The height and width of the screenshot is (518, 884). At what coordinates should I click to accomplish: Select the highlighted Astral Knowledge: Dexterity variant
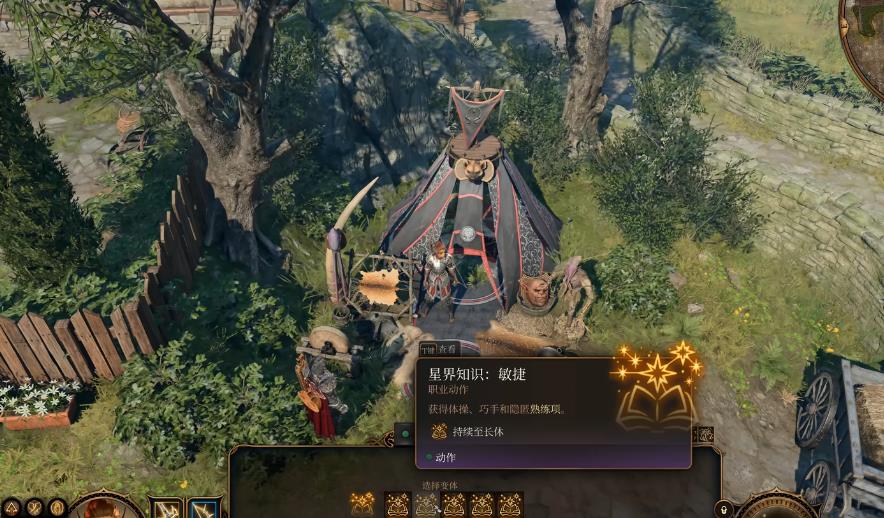tap(427, 505)
